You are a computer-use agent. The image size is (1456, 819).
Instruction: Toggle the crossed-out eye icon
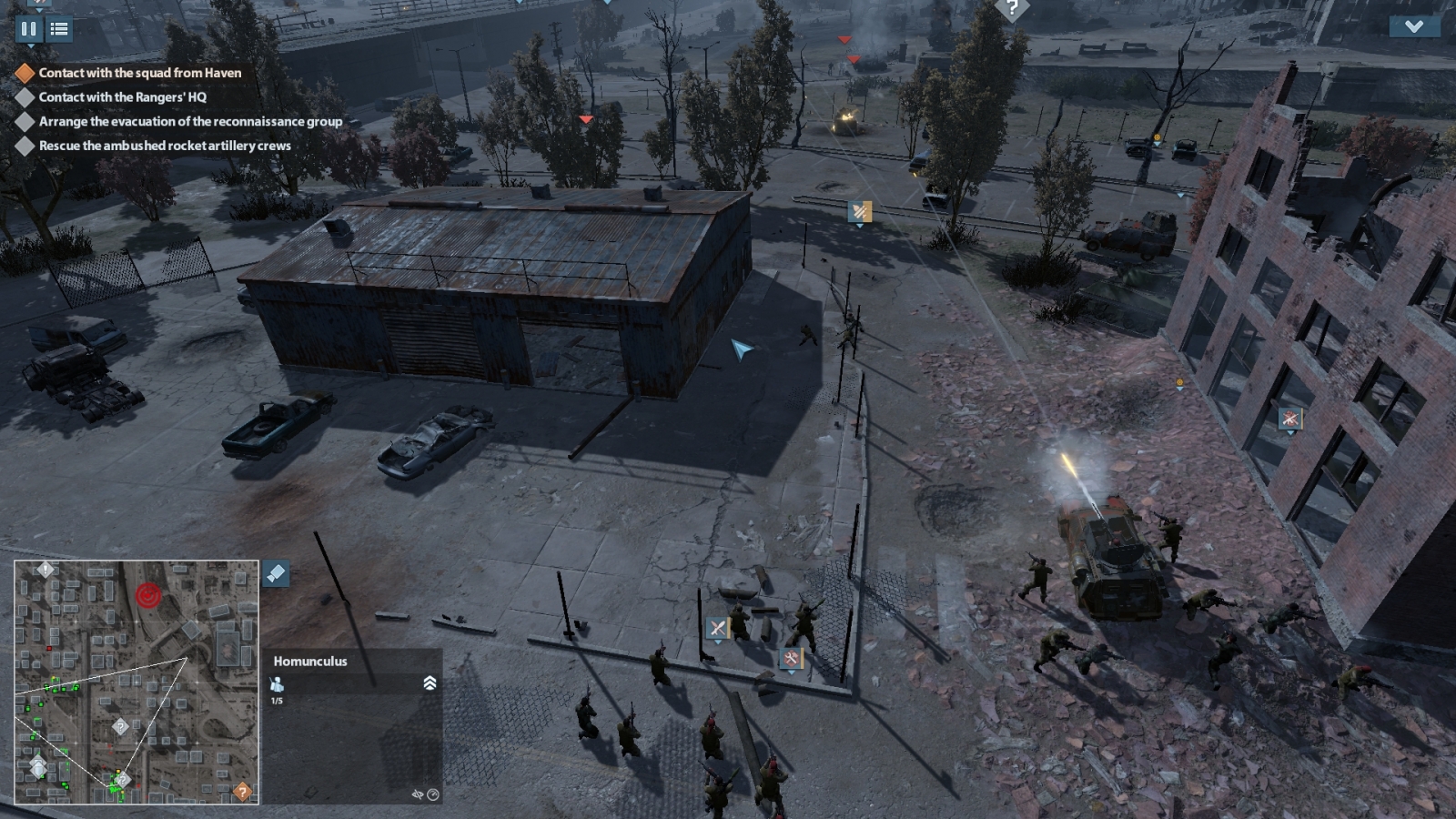pos(418,794)
